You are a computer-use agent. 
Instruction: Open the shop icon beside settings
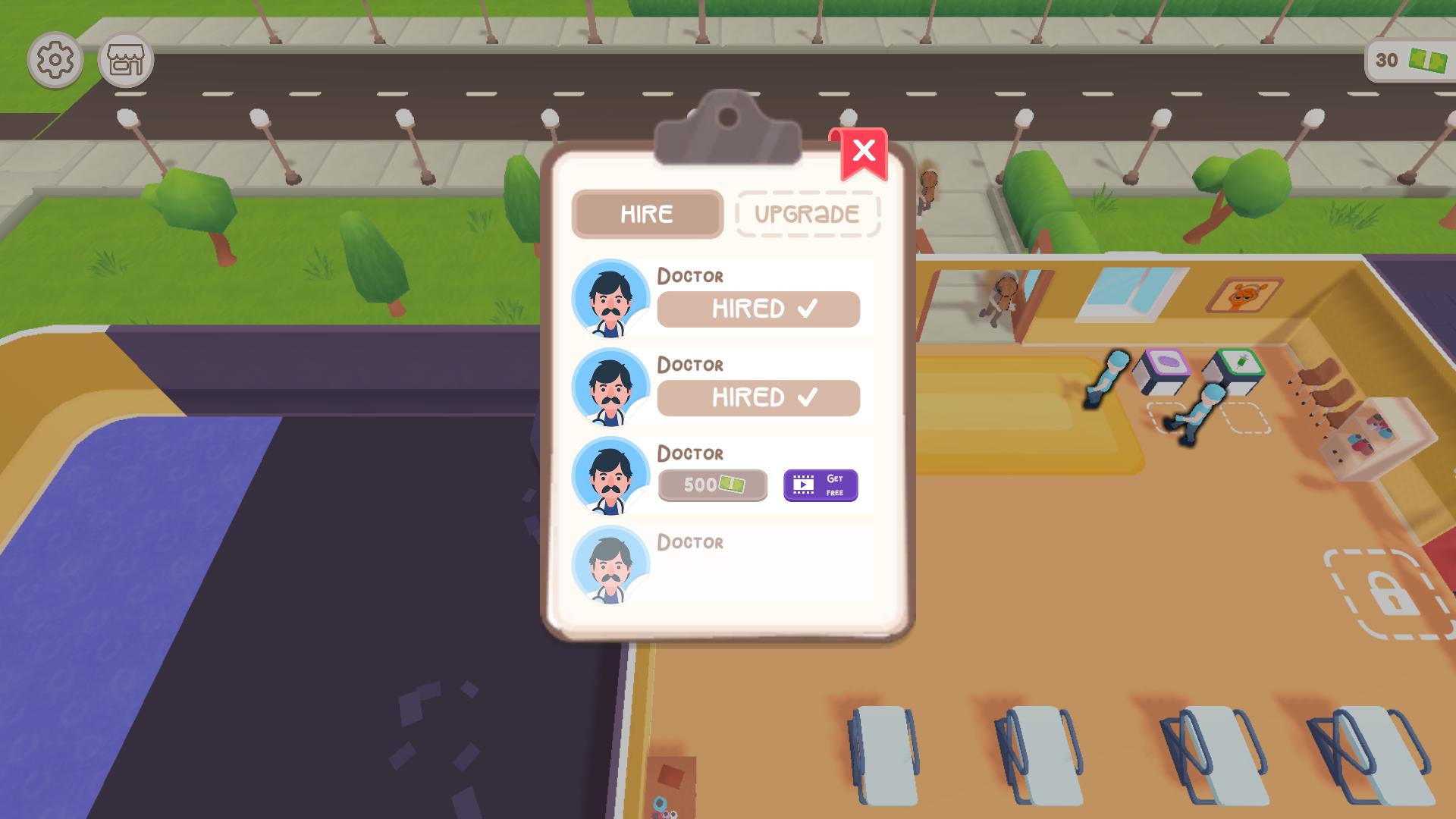(x=126, y=60)
